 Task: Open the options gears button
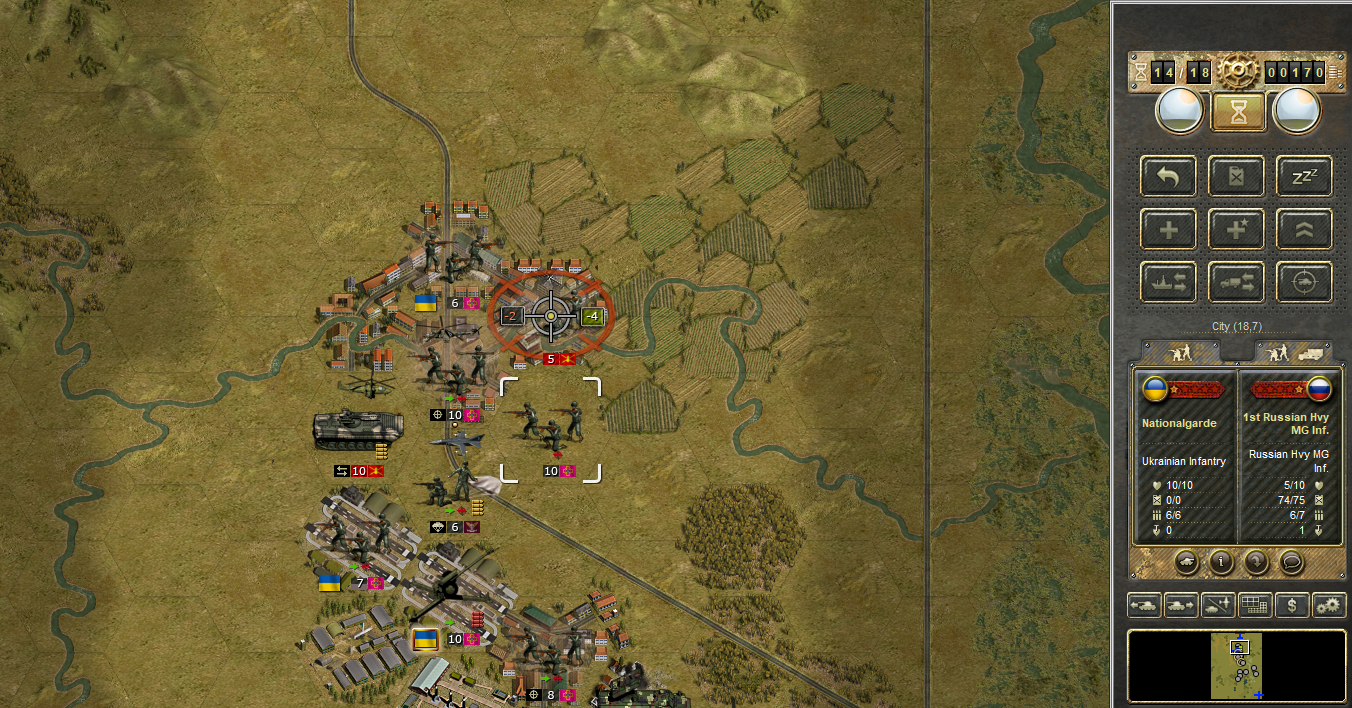click(1329, 605)
